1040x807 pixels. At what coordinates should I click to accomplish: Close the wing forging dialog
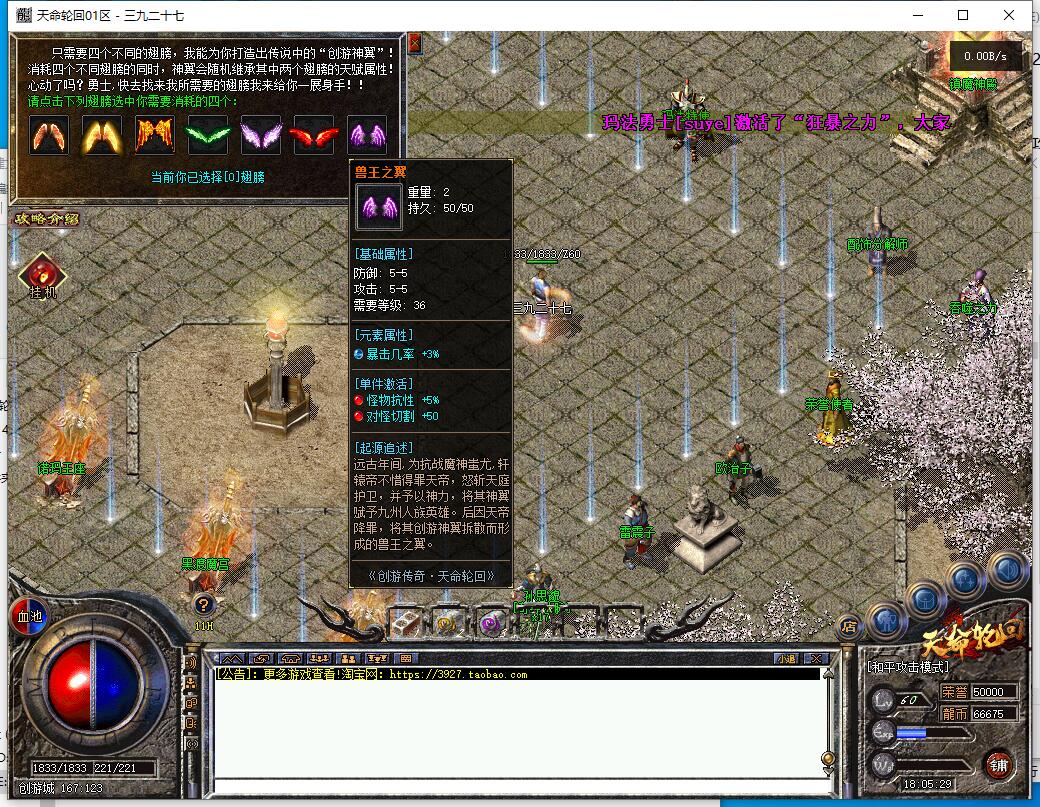415,42
